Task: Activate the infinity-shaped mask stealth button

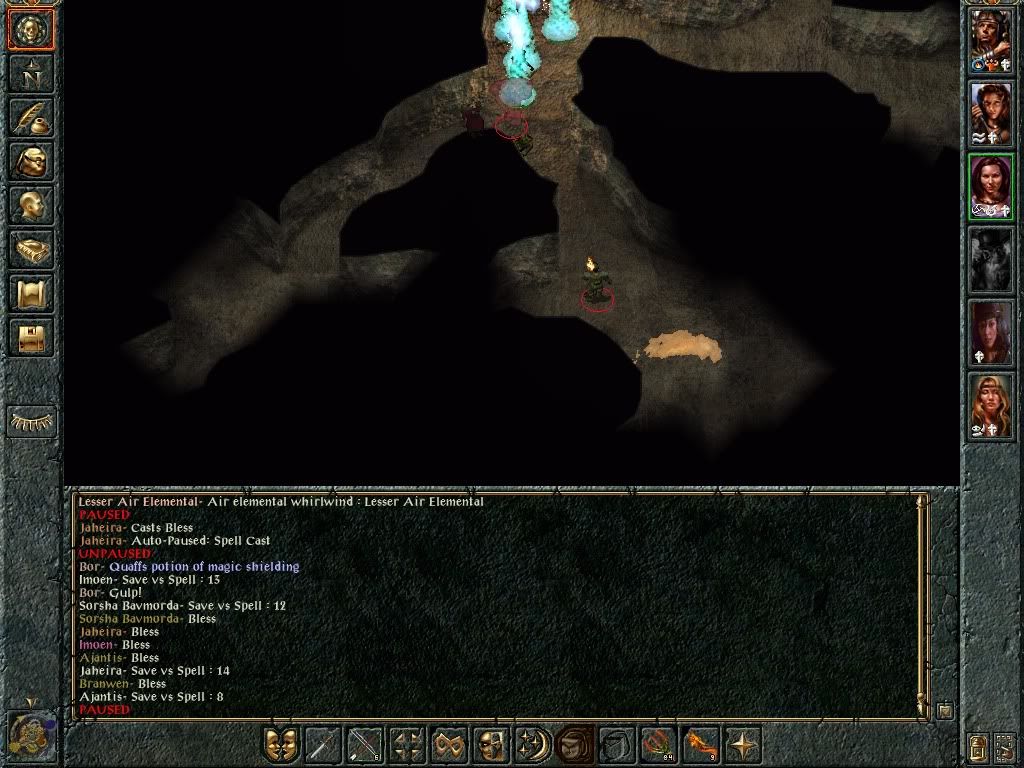Action: [x=449, y=745]
